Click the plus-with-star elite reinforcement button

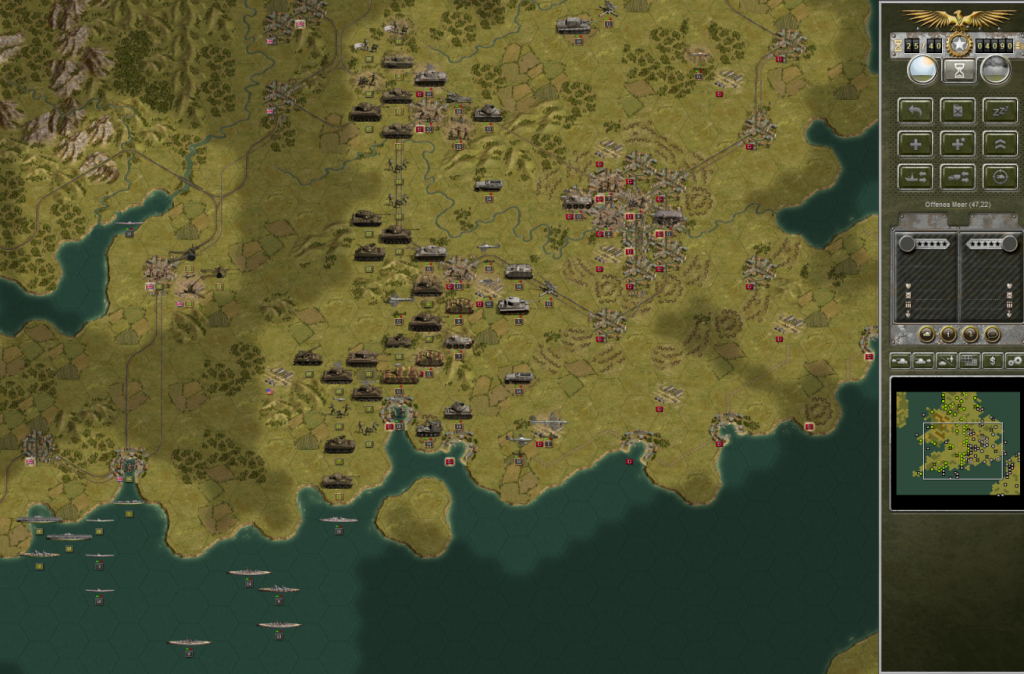click(x=958, y=143)
